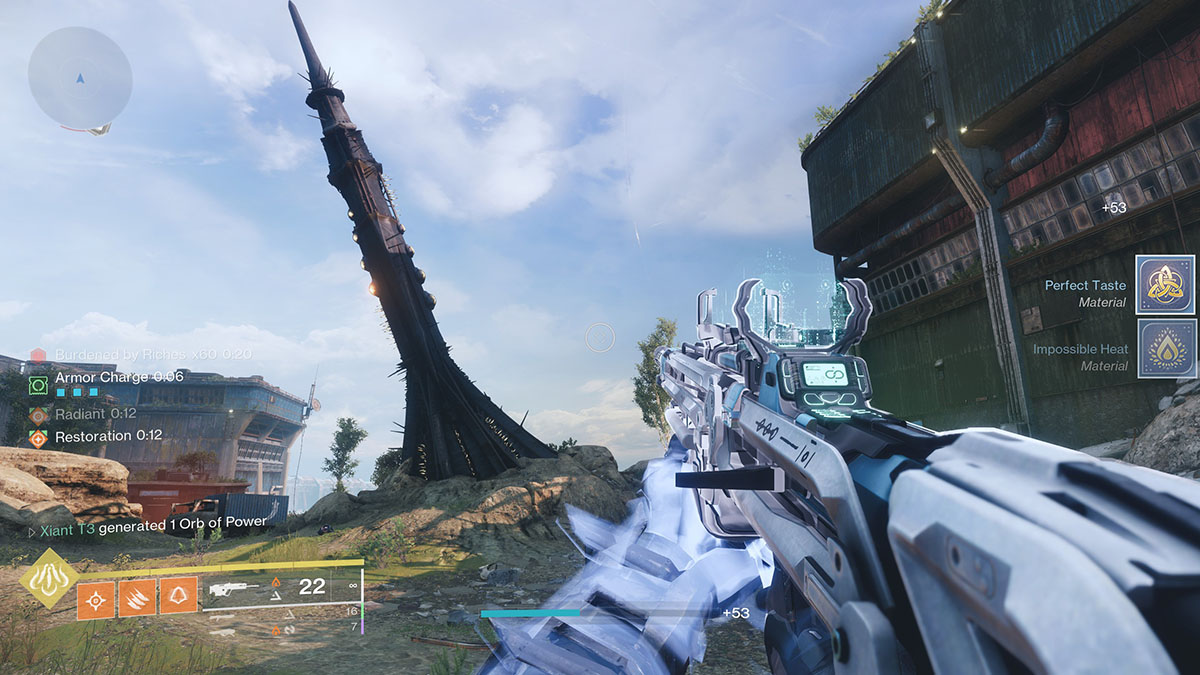The width and height of the screenshot is (1200, 675).
Task: Click the Burdened by Riches buff icon
Action: point(38,355)
